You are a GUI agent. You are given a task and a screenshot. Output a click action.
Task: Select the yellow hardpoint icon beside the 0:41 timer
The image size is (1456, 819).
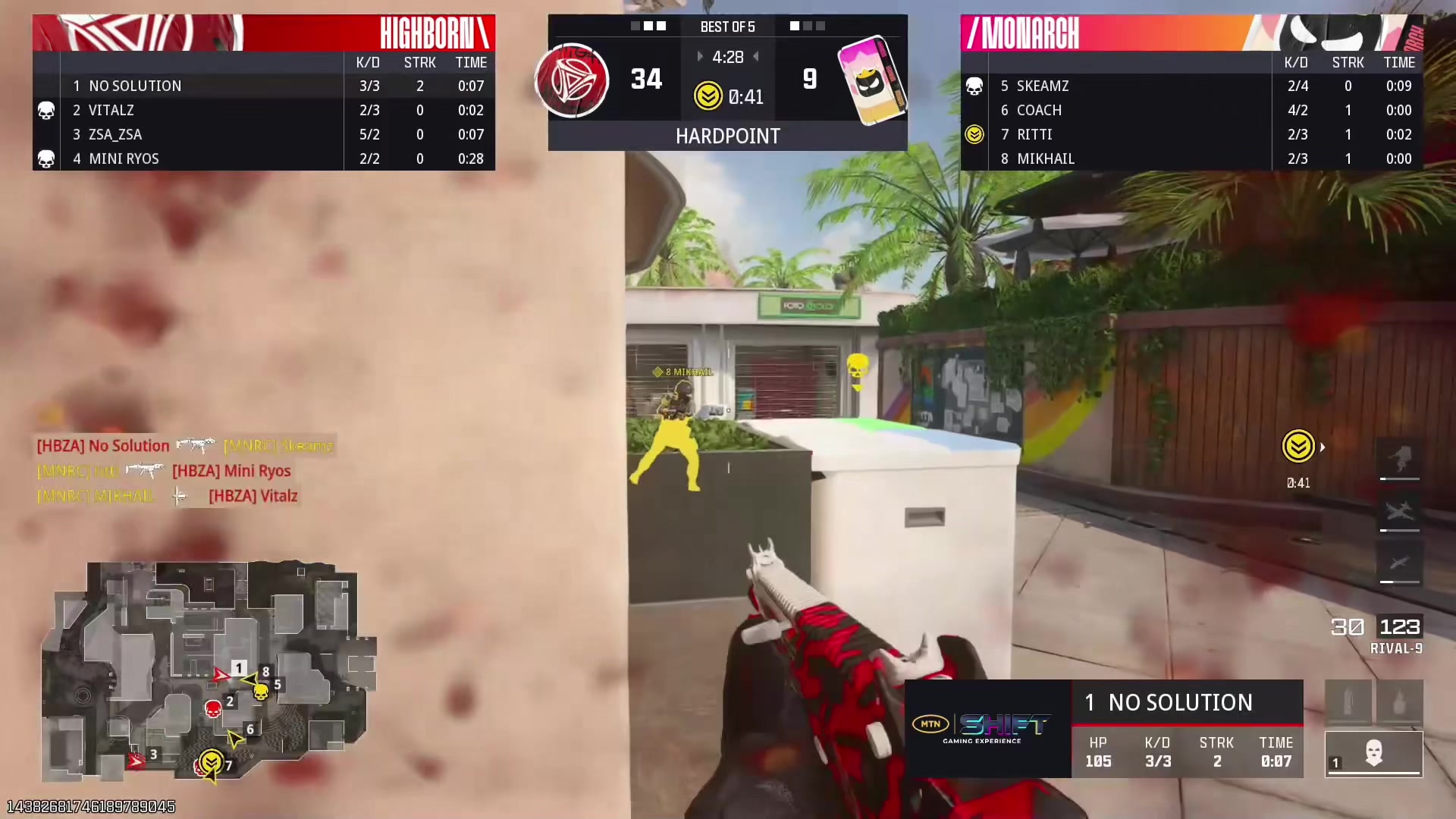[708, 96]
